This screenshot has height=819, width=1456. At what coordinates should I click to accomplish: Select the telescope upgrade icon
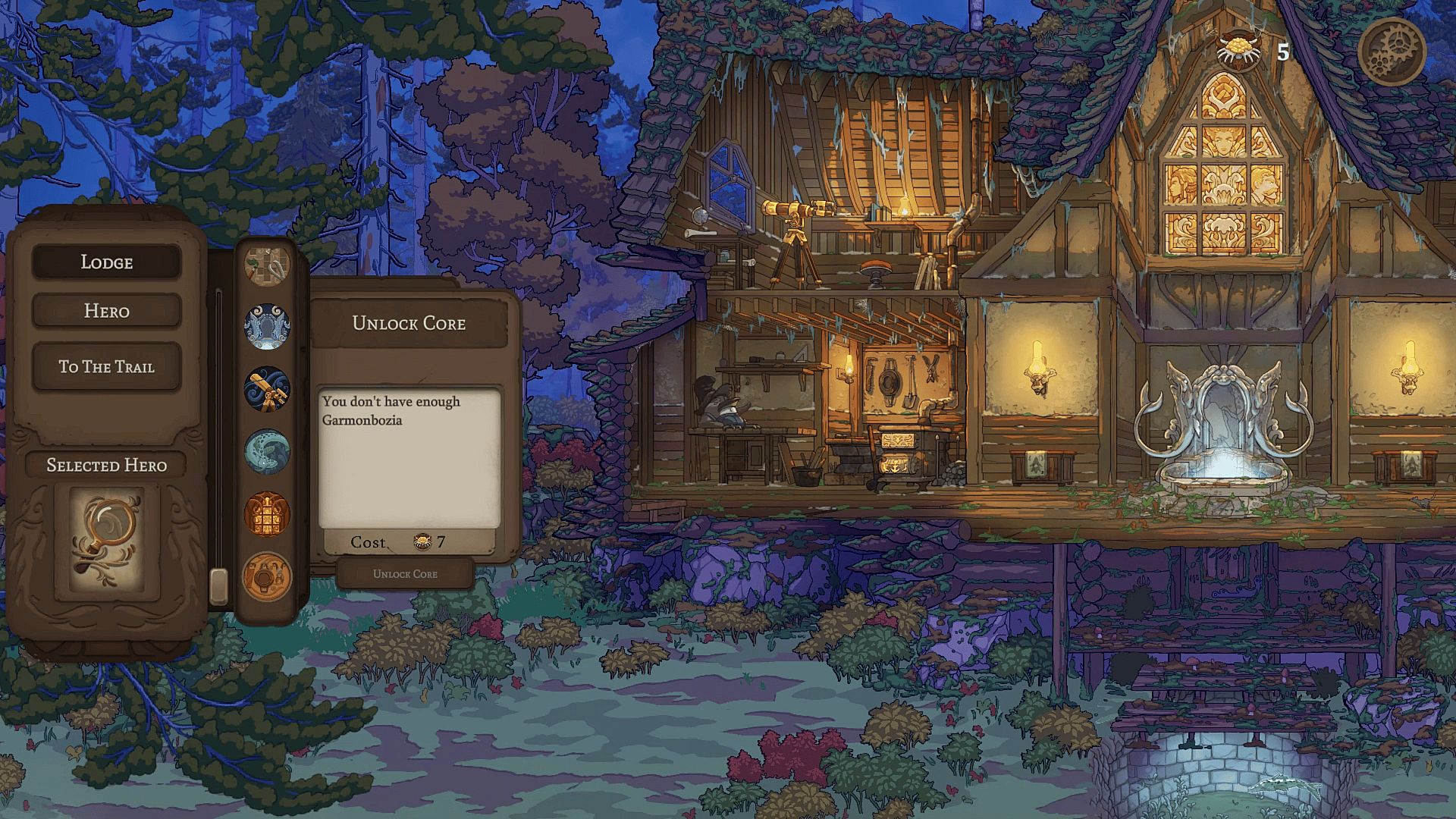coord(267,389)
